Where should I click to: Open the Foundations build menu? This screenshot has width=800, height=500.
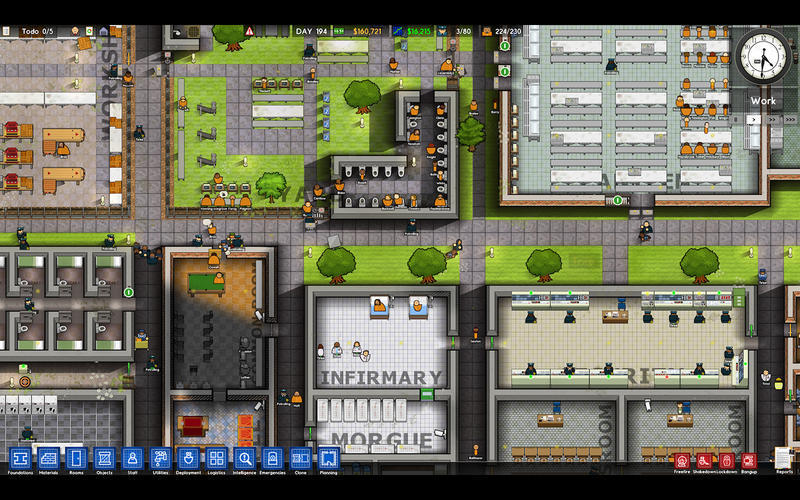(20, 458)
